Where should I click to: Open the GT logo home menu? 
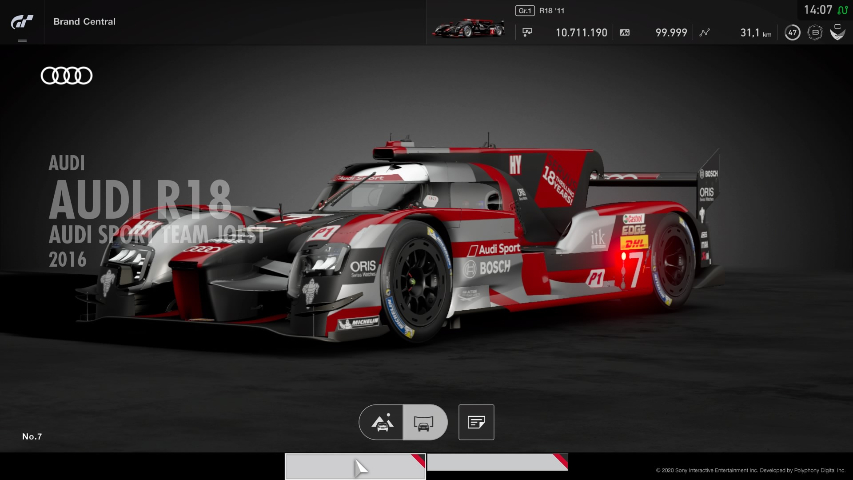(x=22, y=21)
